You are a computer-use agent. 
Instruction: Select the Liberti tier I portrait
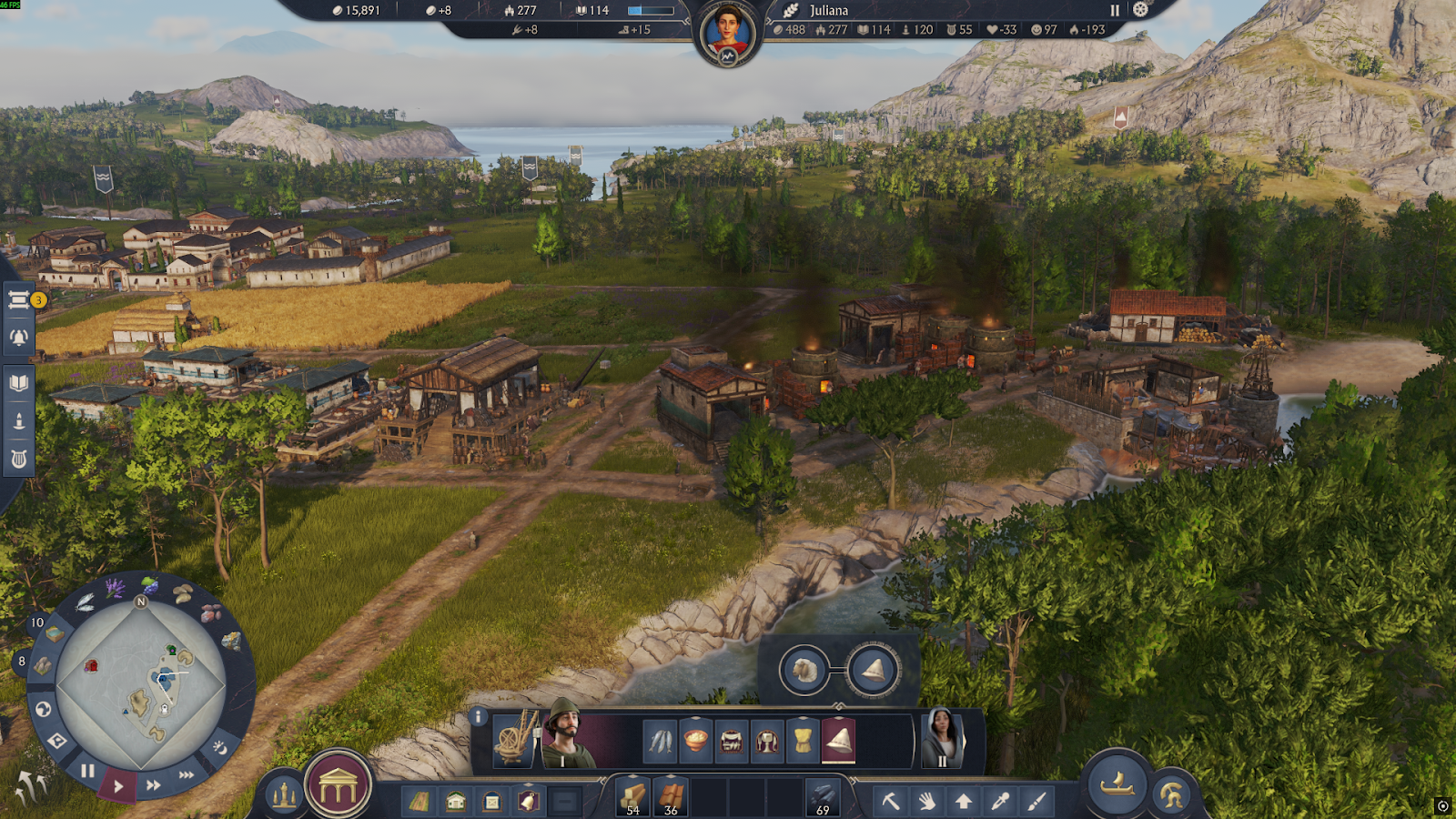566,735
